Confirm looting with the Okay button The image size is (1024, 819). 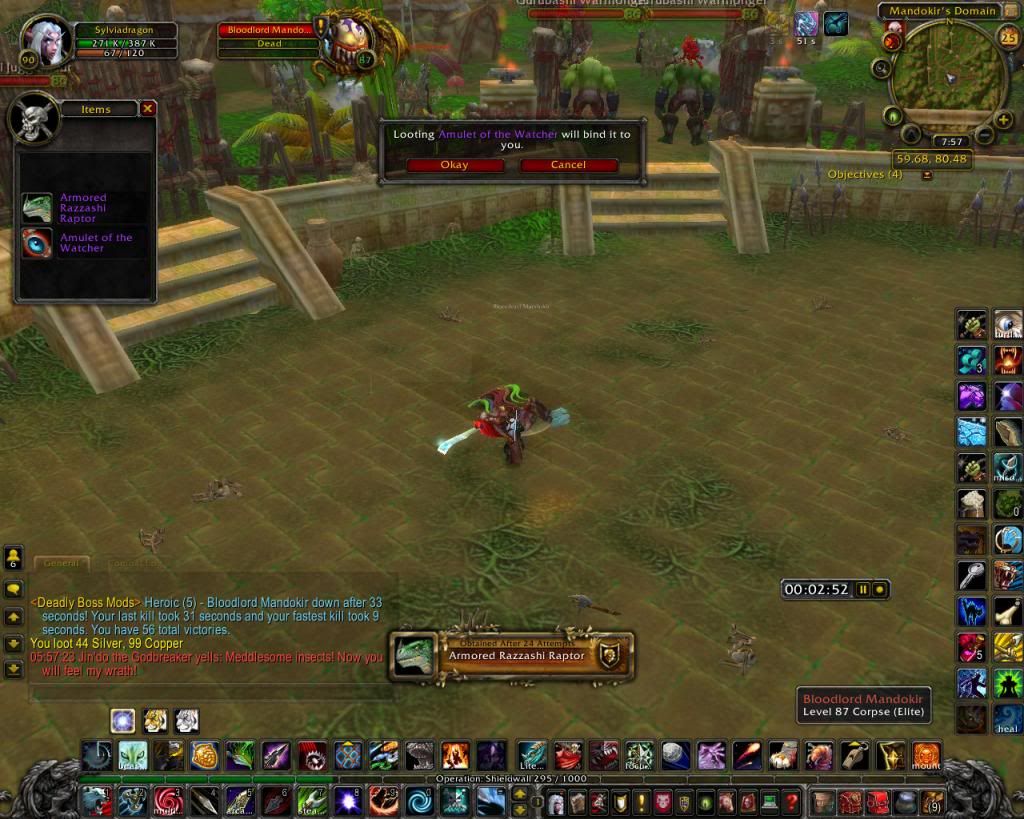tap(453, 165)
